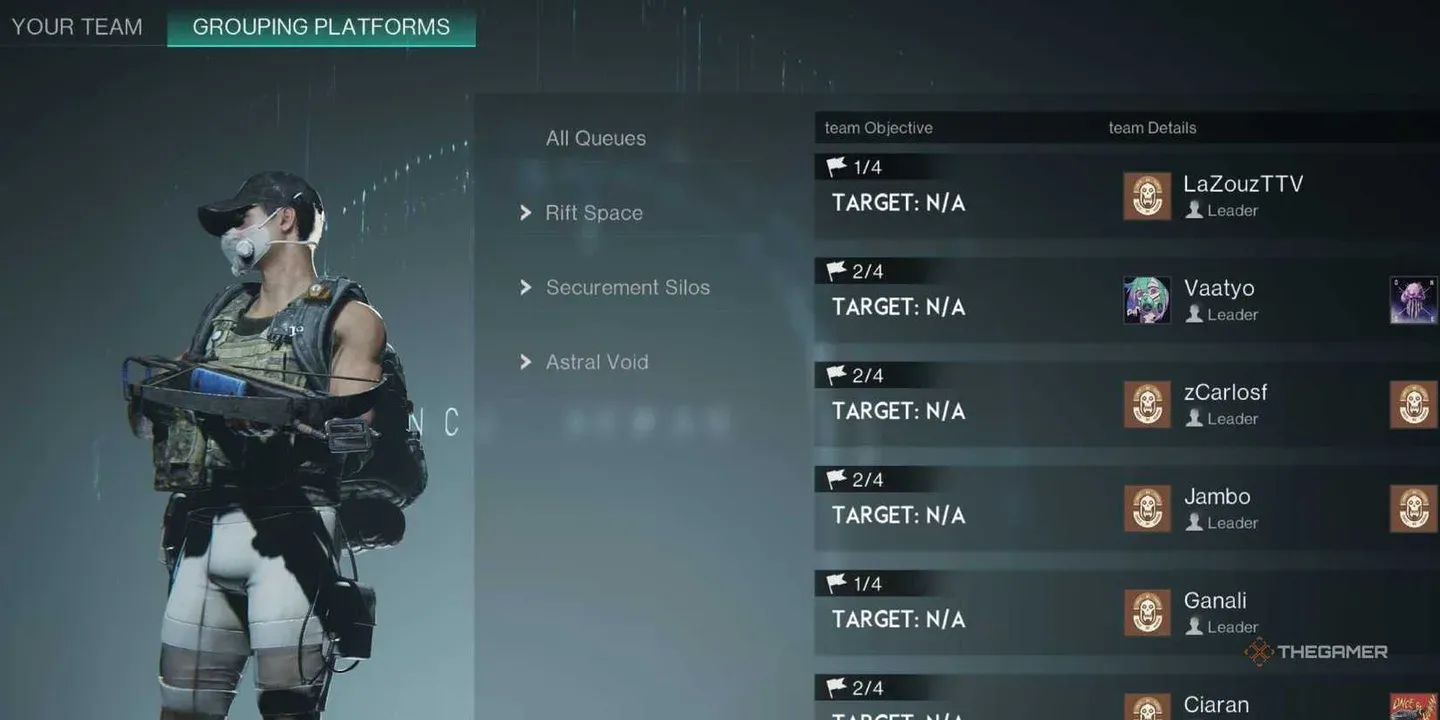The width and height of the screenshot is (1440, 720).
Task: Click LaZouzTTV's skull avatar icon
Action: 1146,197
